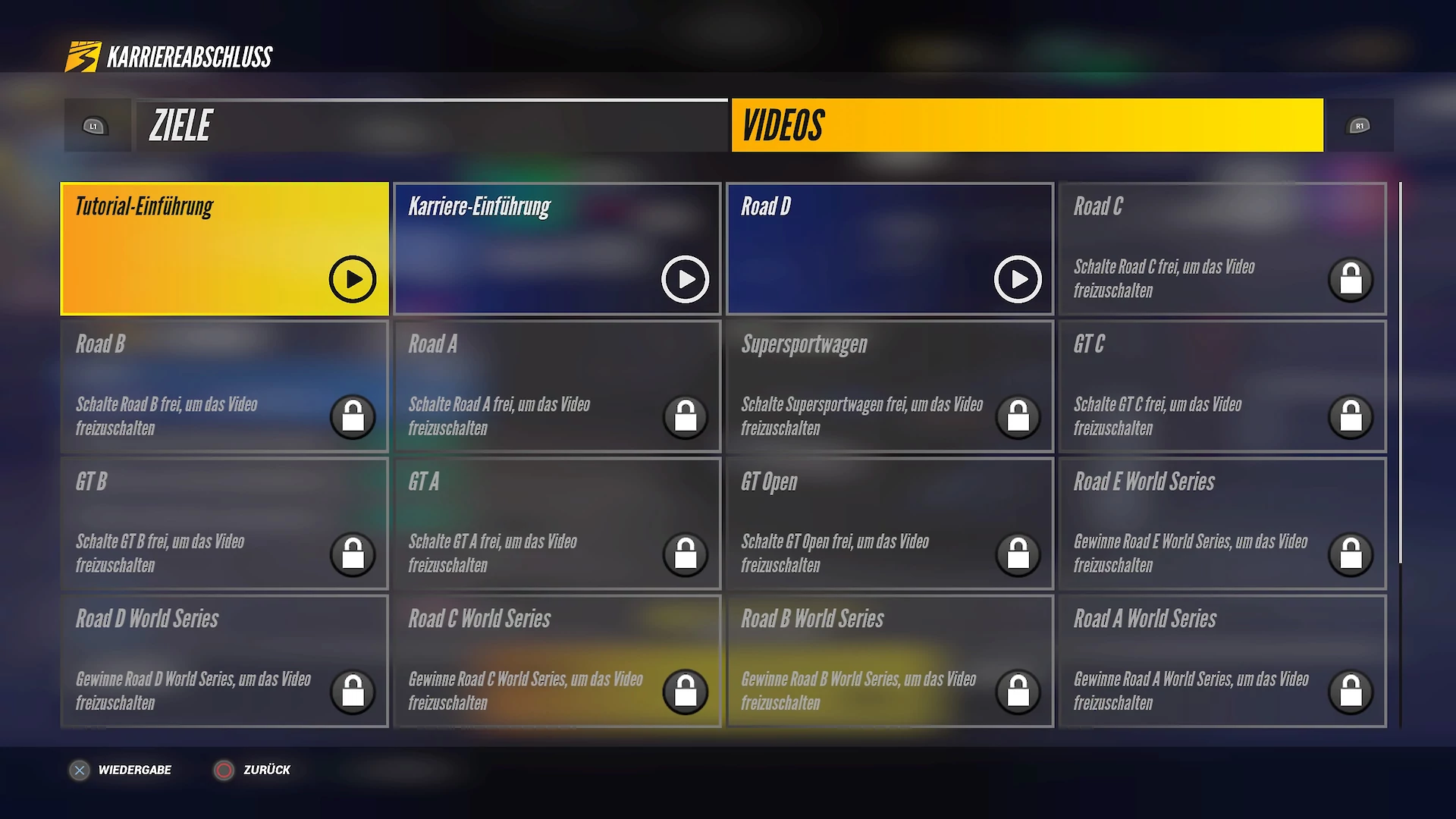Switch to the Ziele tab
This screenshot has height=819, width=1456.
[x=431, y=126]
